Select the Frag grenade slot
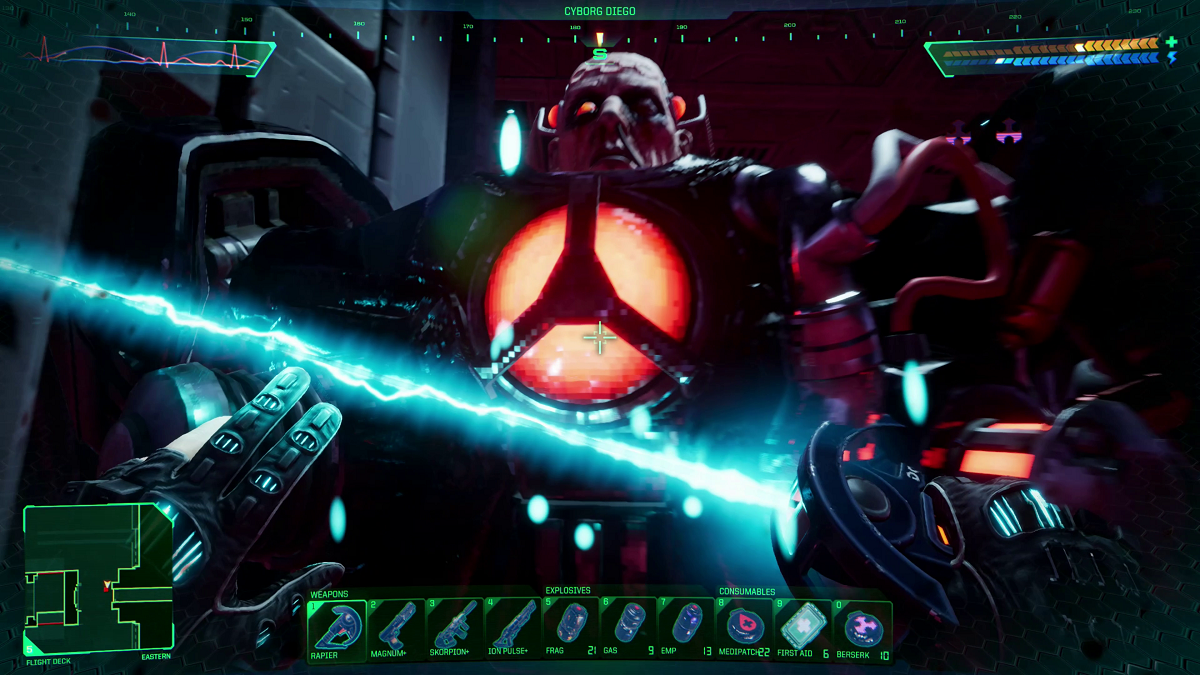 point(571,628)
